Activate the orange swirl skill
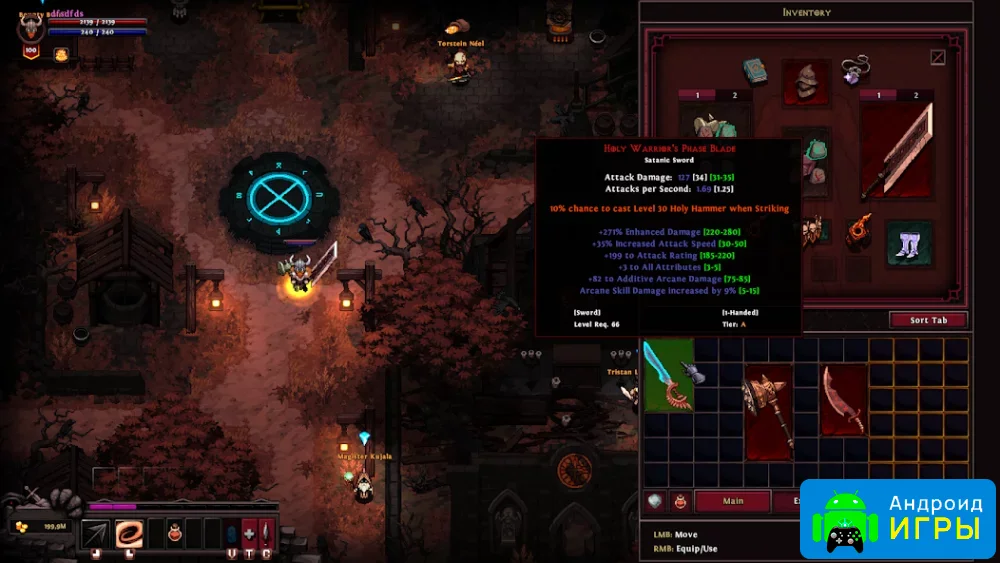1000x563 pixels. click(x=129, y=534)
